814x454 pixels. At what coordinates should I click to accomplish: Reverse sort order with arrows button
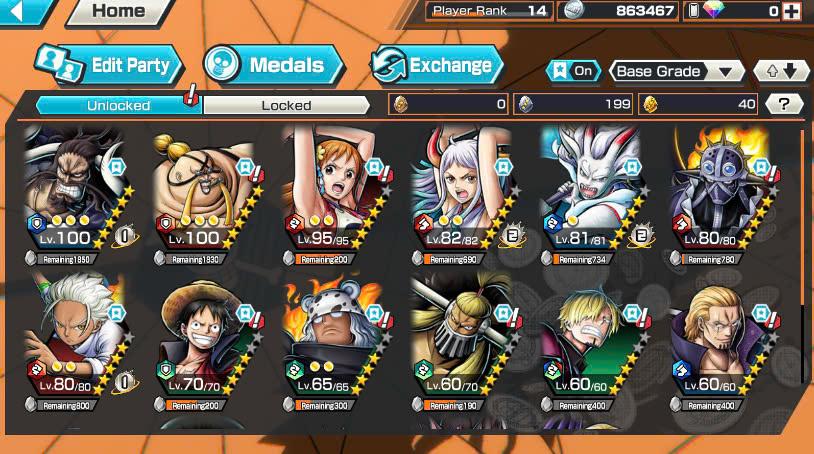(x=781, y=71)
